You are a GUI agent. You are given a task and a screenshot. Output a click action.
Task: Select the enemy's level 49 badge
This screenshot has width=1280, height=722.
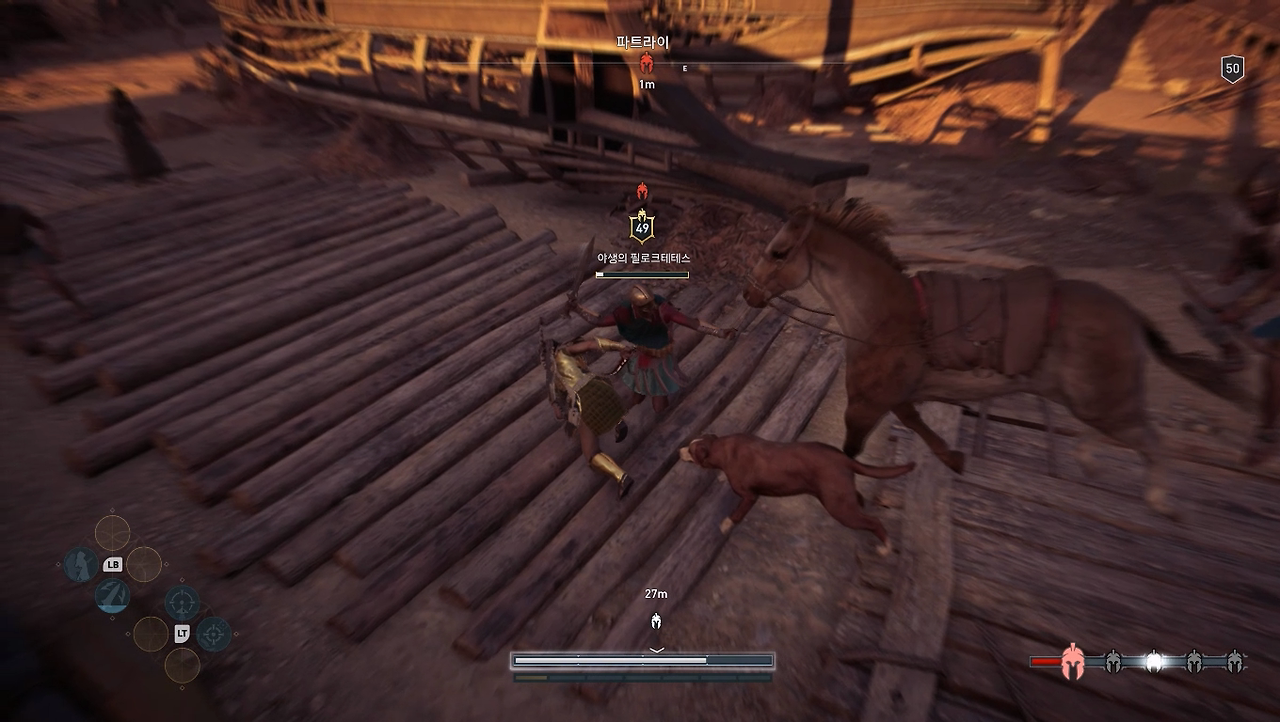coord(642,227)
